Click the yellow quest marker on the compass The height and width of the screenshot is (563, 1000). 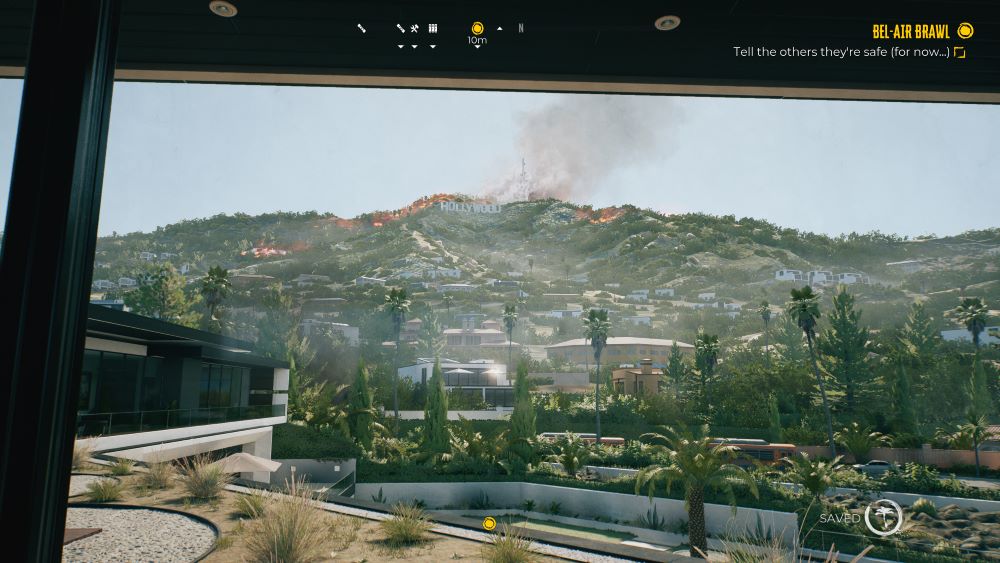tap(477, 28)
